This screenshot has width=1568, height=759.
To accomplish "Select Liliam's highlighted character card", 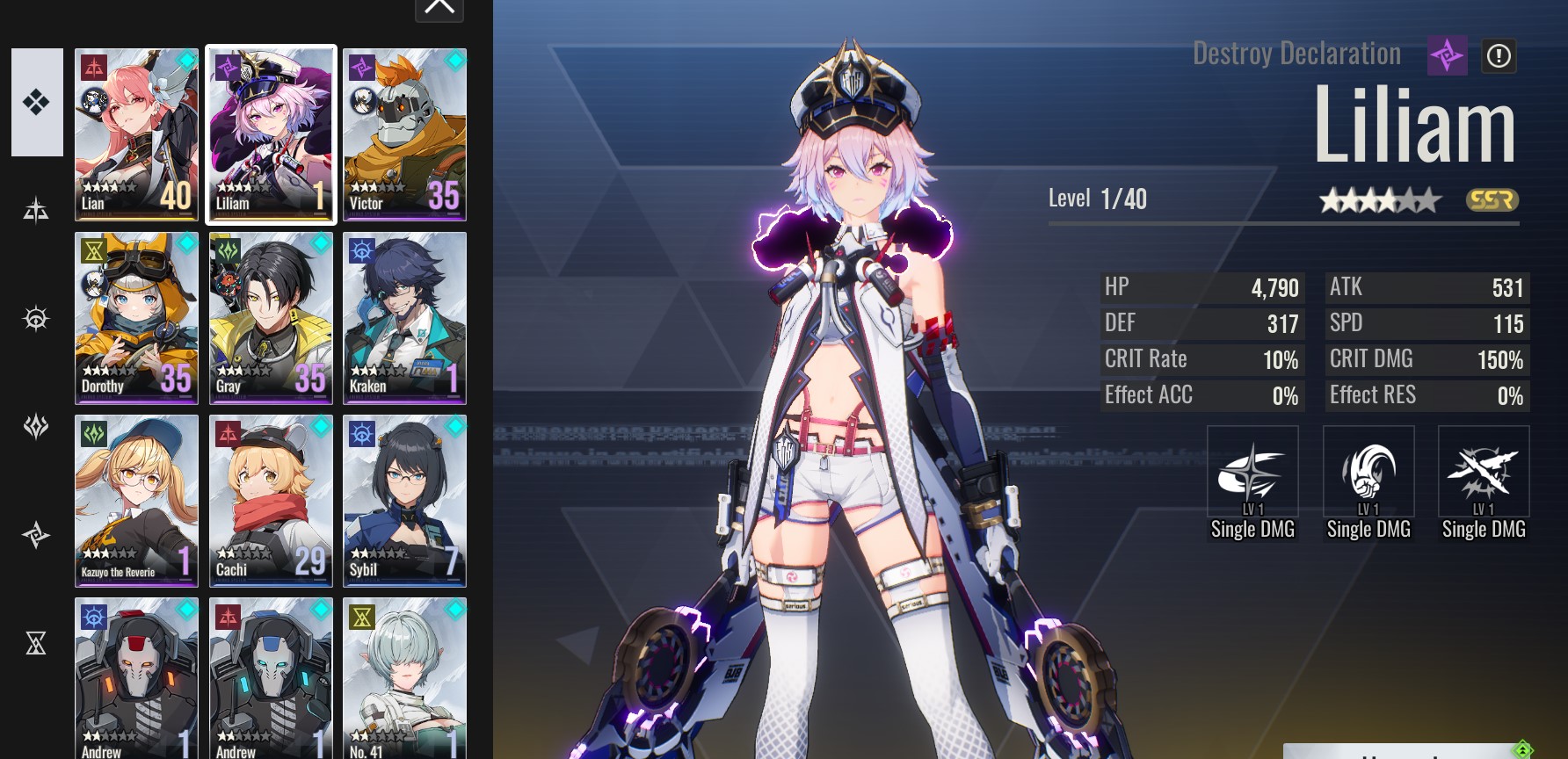I will click(x=271, y=134).
